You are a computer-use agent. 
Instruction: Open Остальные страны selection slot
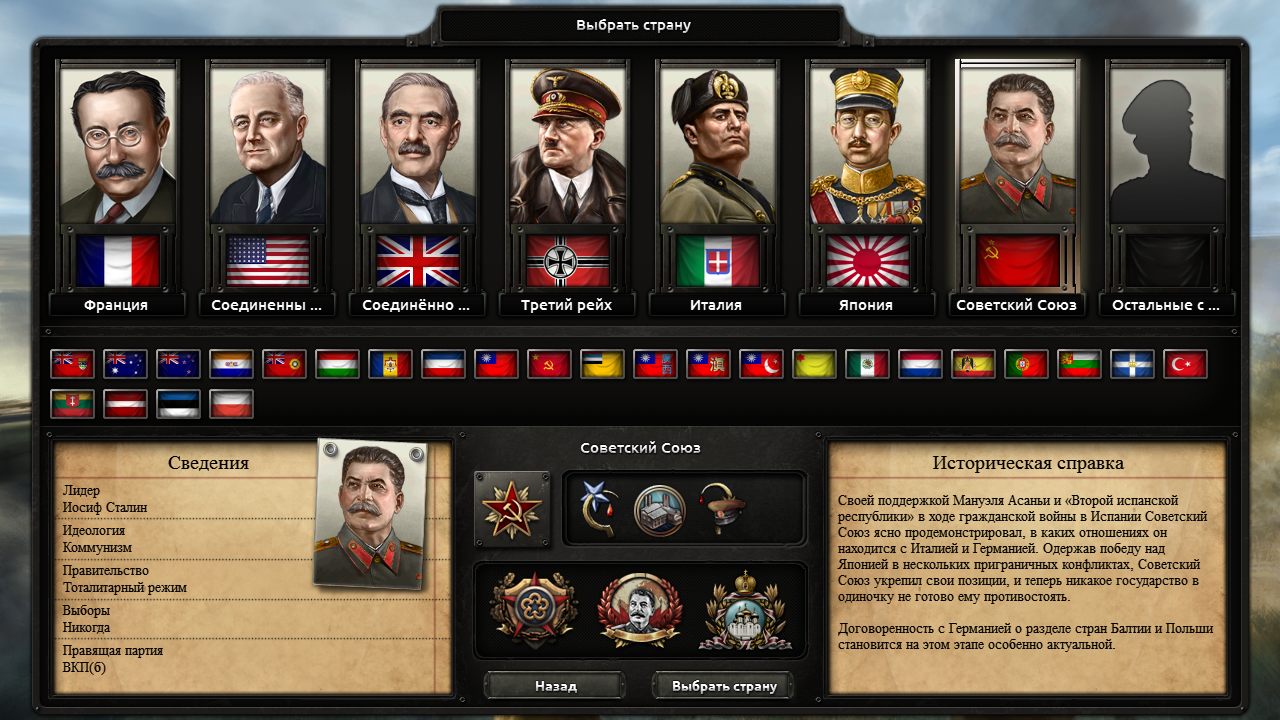coord(1167,180)
